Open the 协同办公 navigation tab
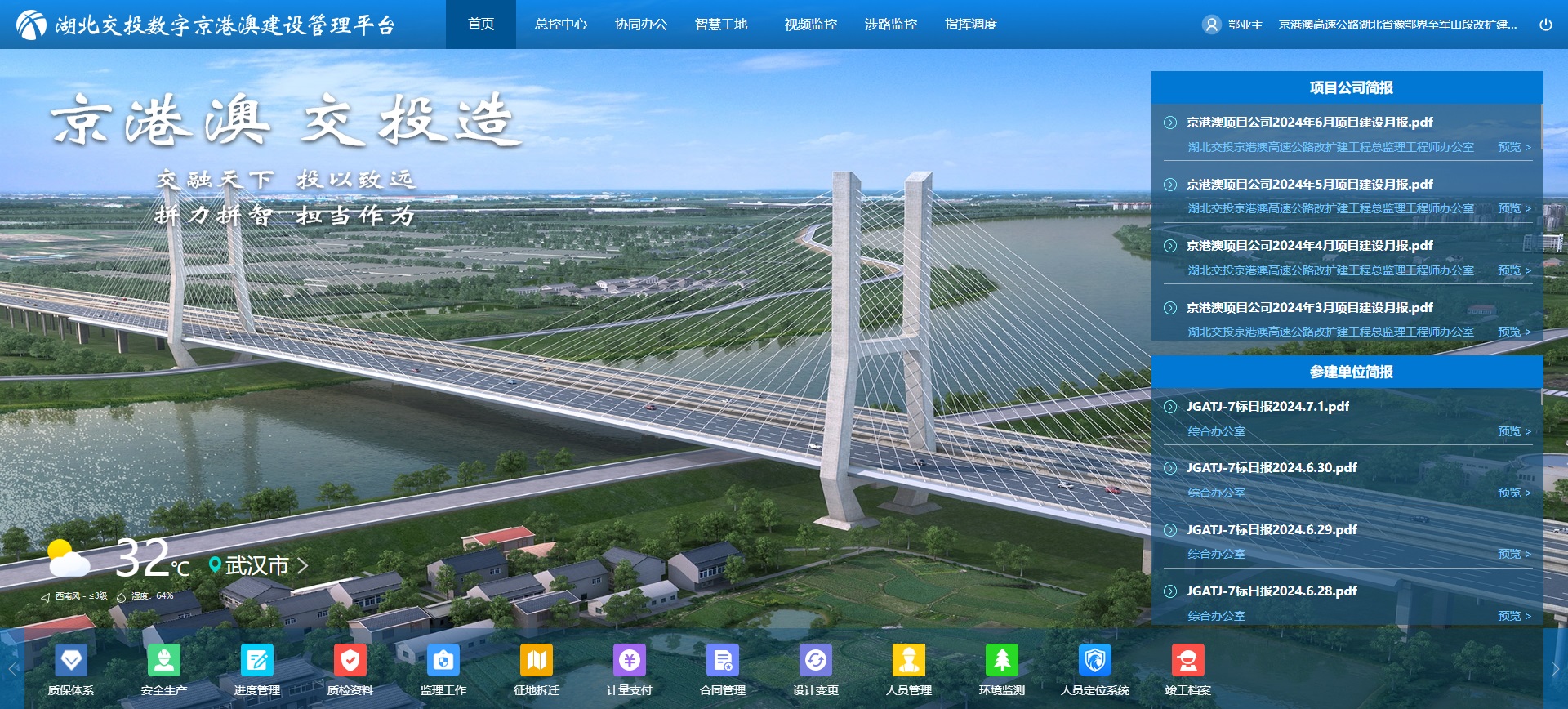Screen dimensions: 1568x709 click(x=640, y=25)
